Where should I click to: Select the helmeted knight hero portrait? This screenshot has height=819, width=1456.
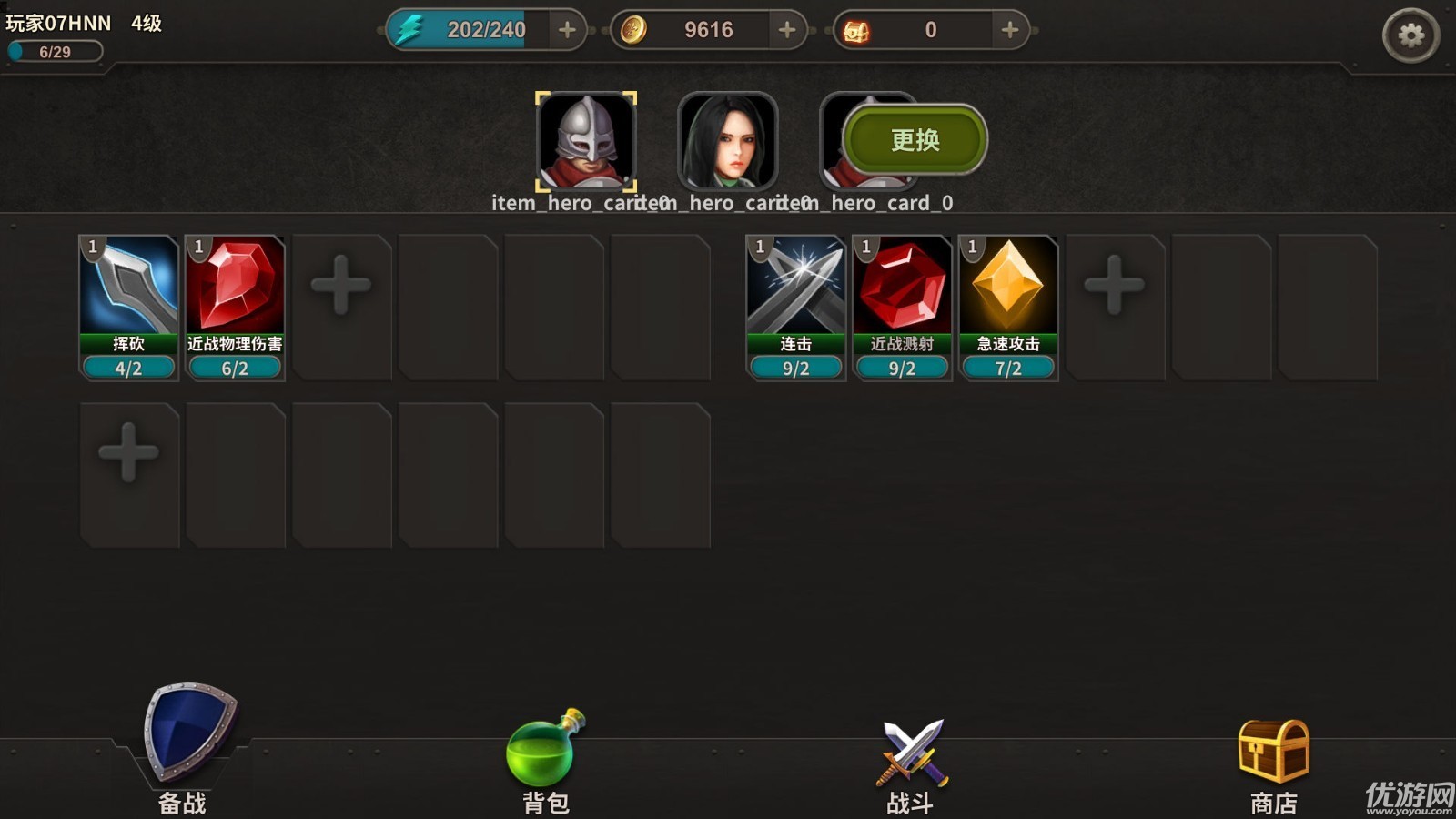(585, 141)
